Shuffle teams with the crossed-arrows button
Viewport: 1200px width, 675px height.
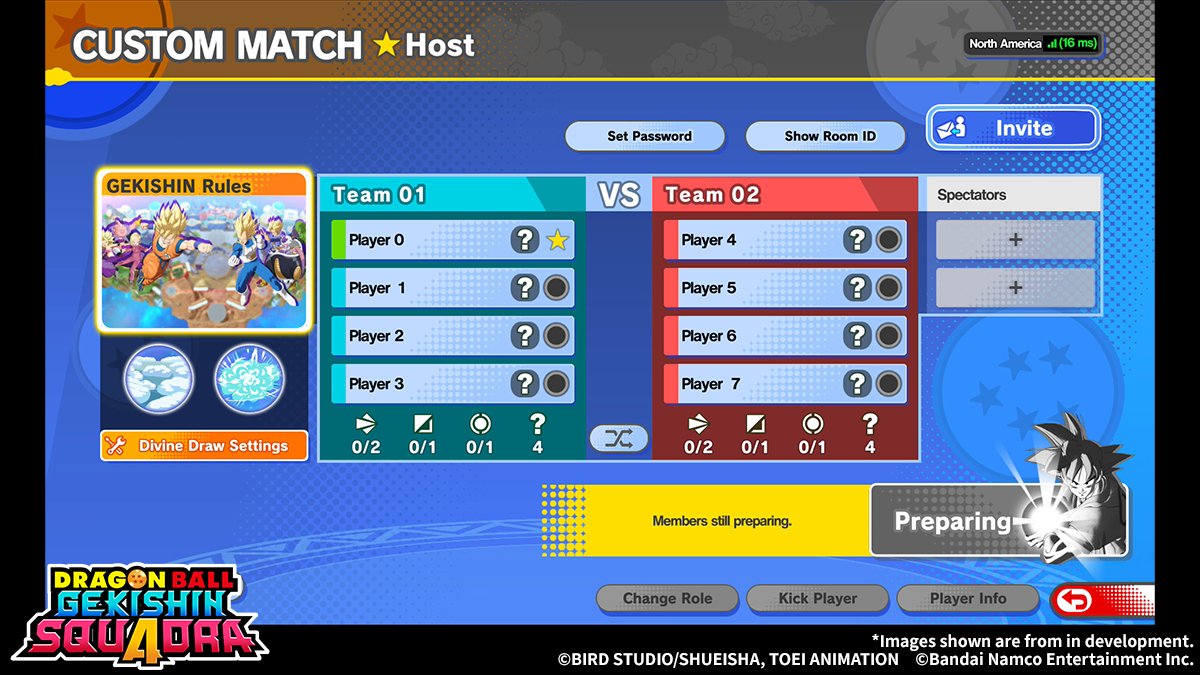click(619, 438)
